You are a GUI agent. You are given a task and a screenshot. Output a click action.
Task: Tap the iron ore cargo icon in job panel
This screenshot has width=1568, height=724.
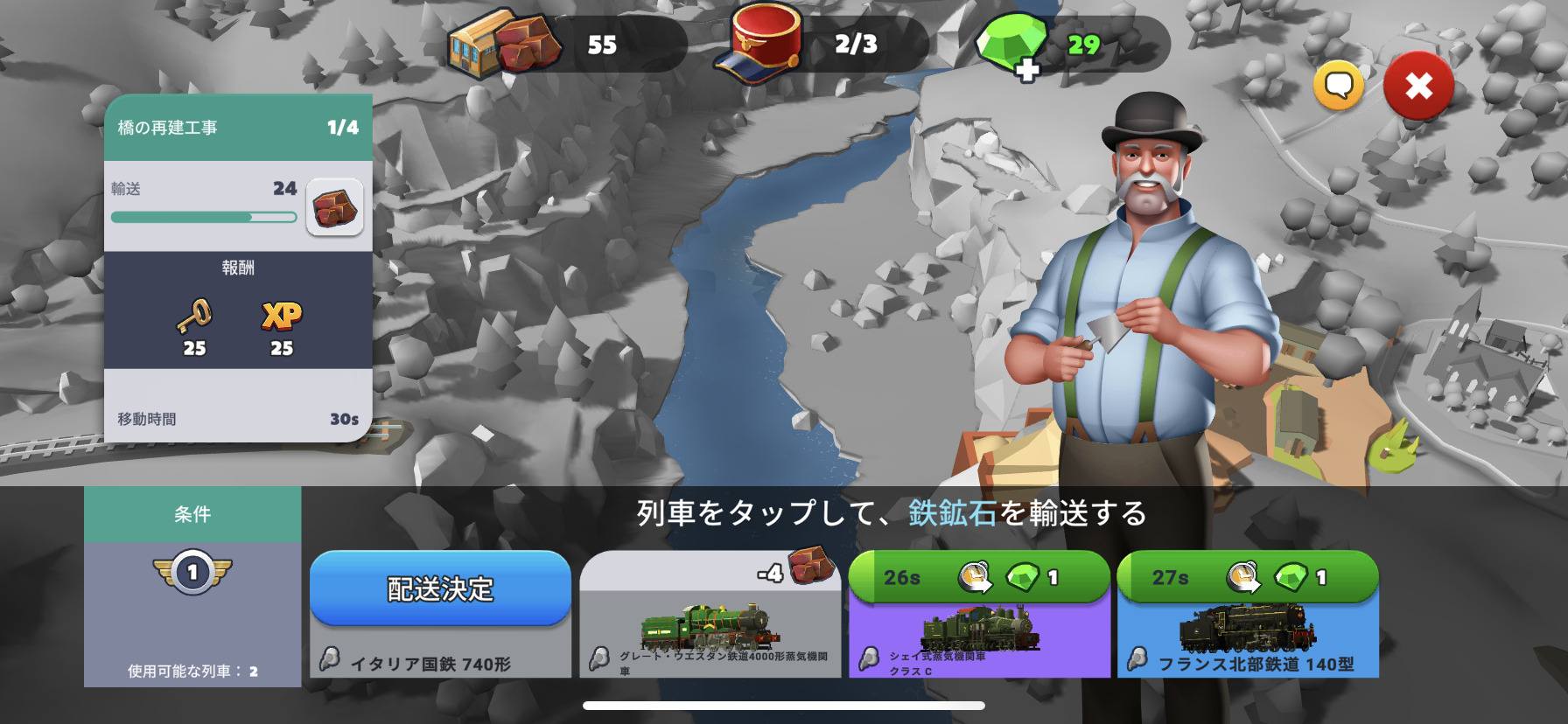point(334,208)
